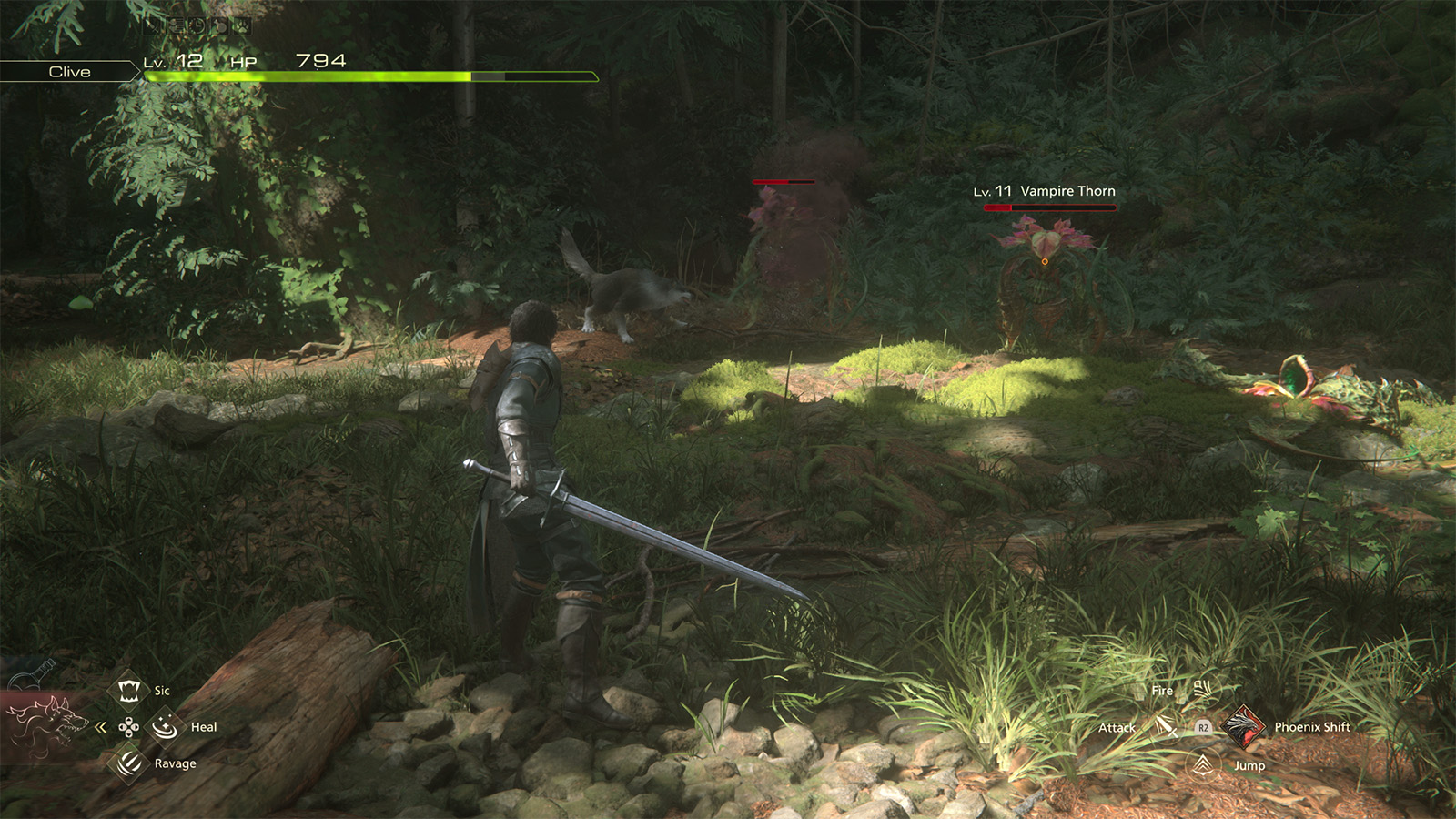This screenshot has width=1456, height=819.
Task: Click the paw print status icon
Action: point(244,25)
